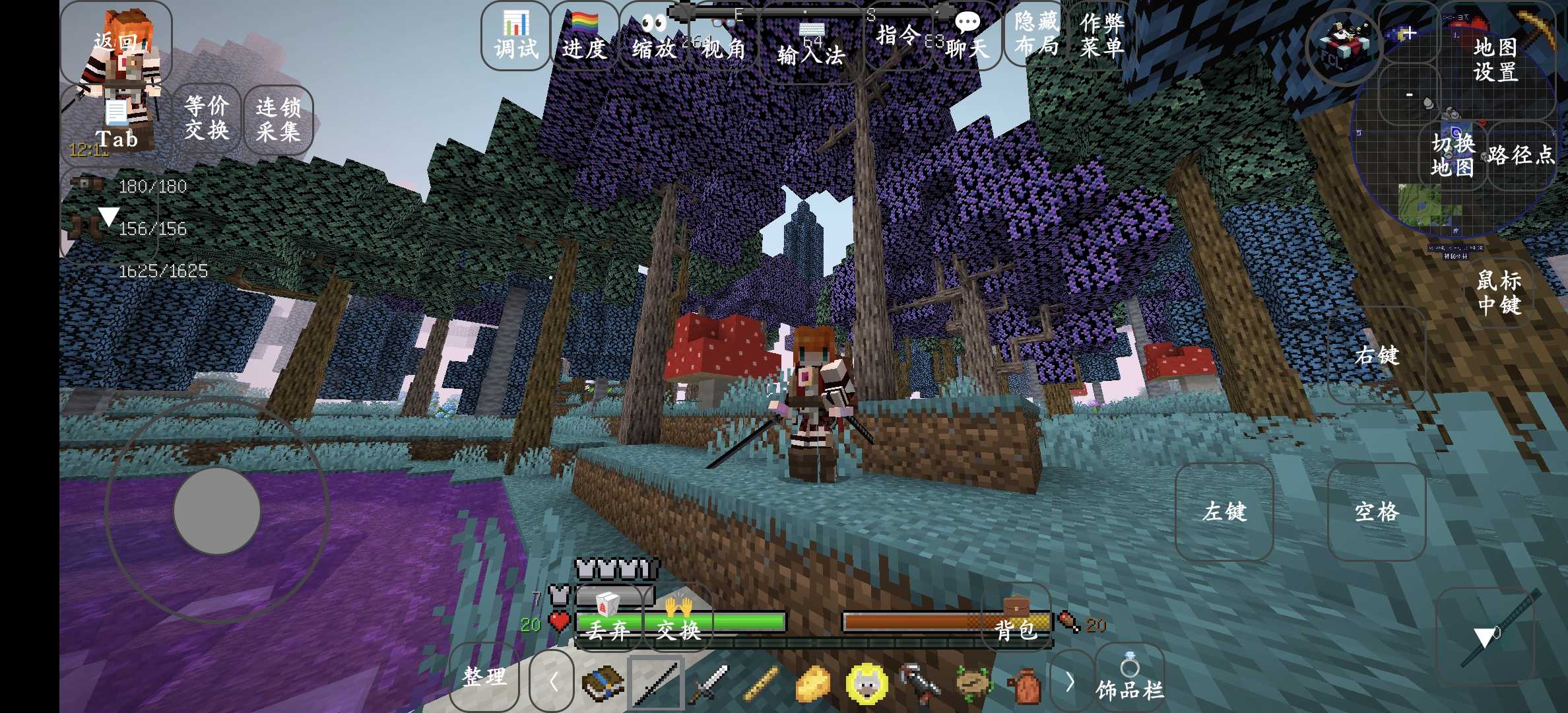Open the 作弊菜单 cheat menu

pyautogui.click(x=1102, y=34)
